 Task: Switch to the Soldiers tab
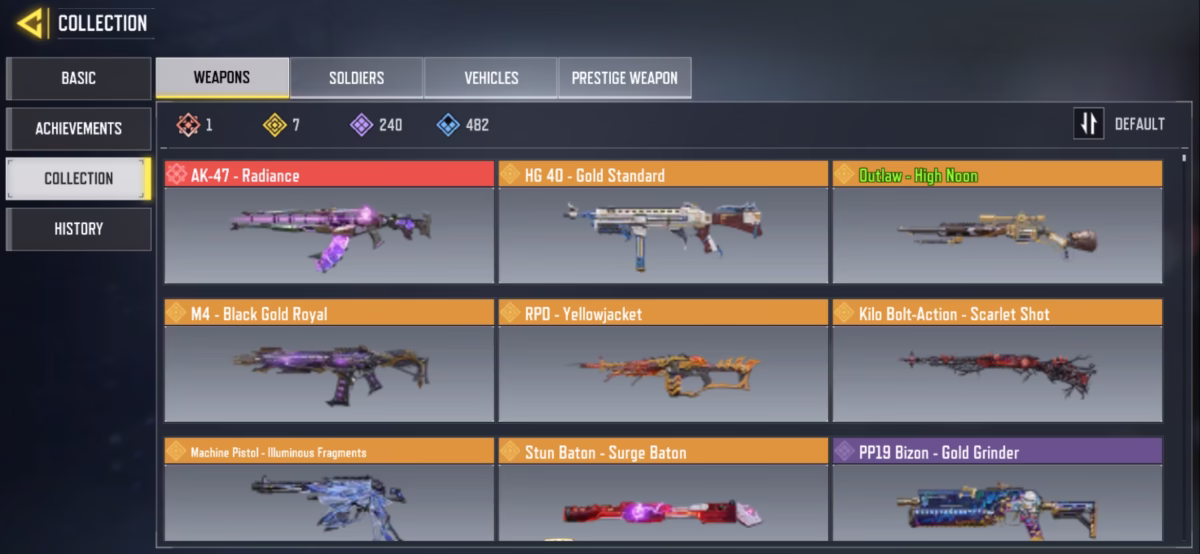pos(356,78)
